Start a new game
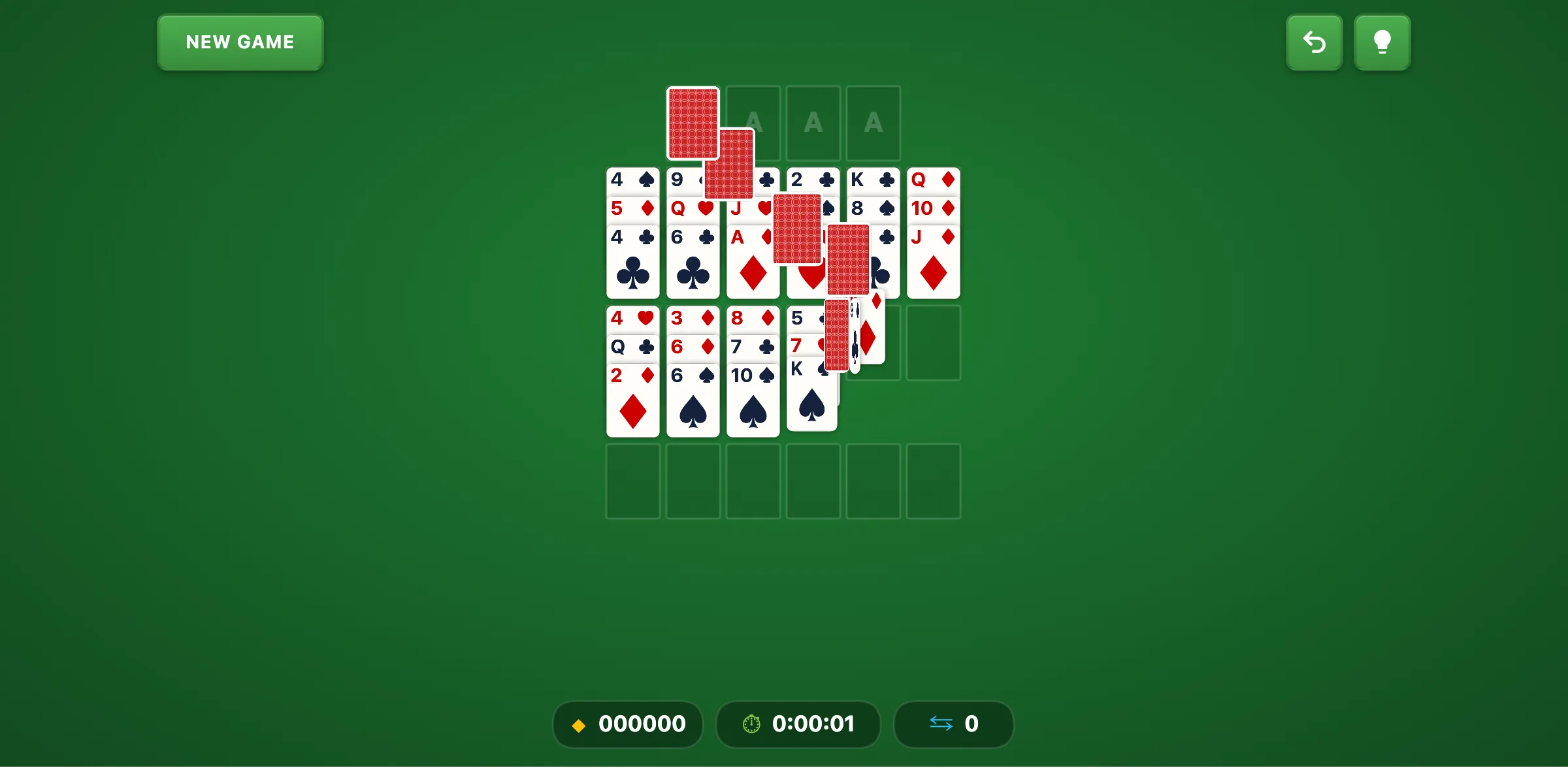The width and height of the screenshot is (1568, 768). pos(240,42)
